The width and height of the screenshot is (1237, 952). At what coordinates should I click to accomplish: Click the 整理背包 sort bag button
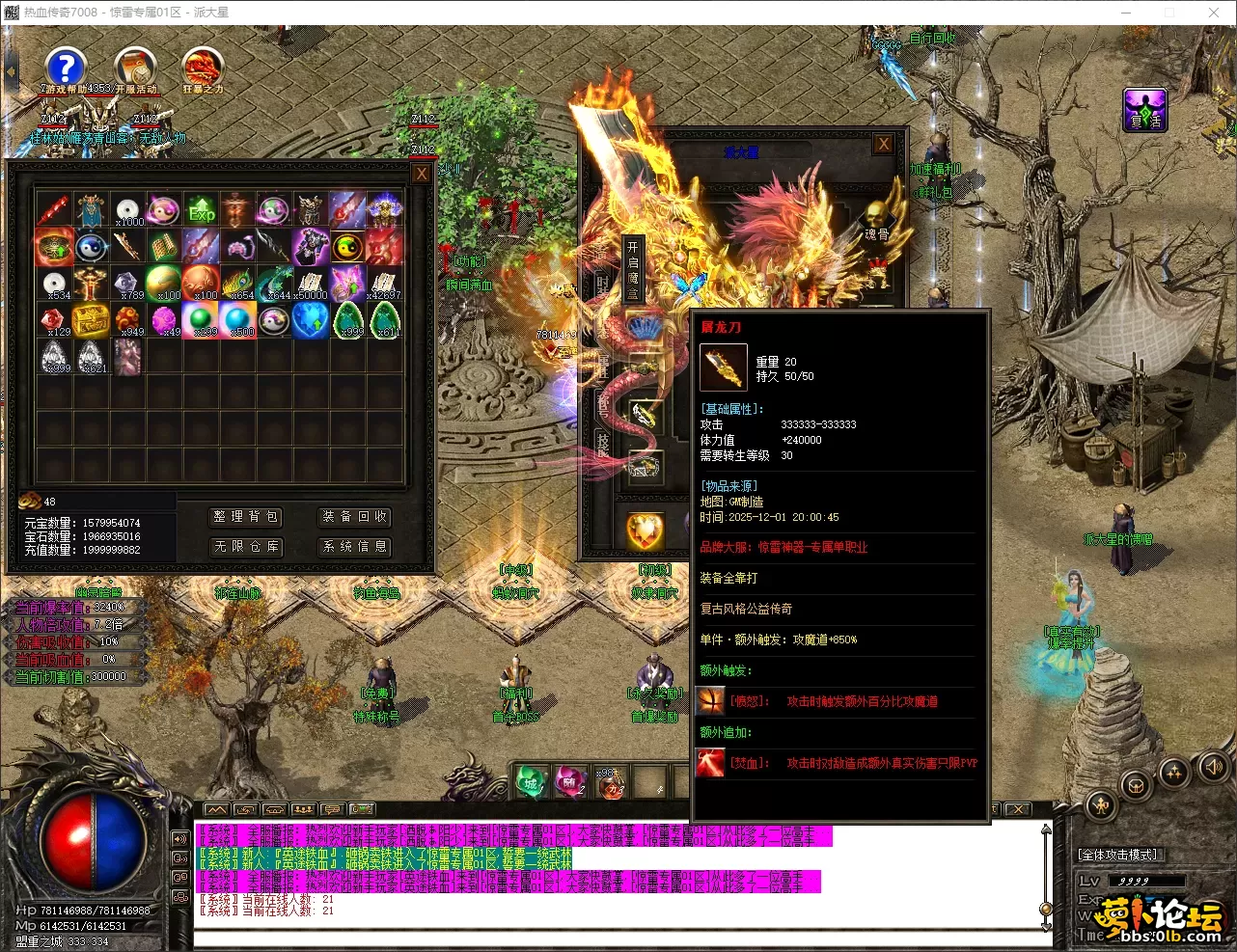pos(246,517)
